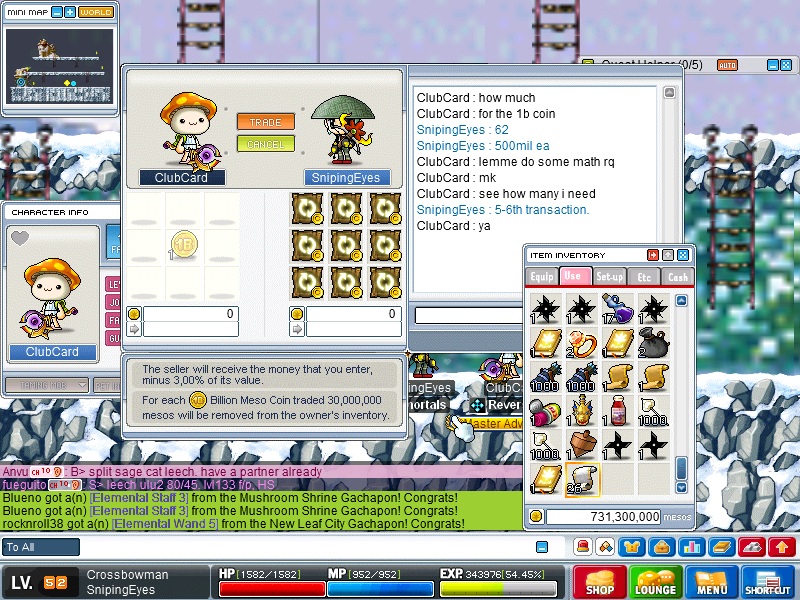The height and width of the screenshot is (600, 800).
Task: Open the Shortcut panel
Action: coord(768,582)
